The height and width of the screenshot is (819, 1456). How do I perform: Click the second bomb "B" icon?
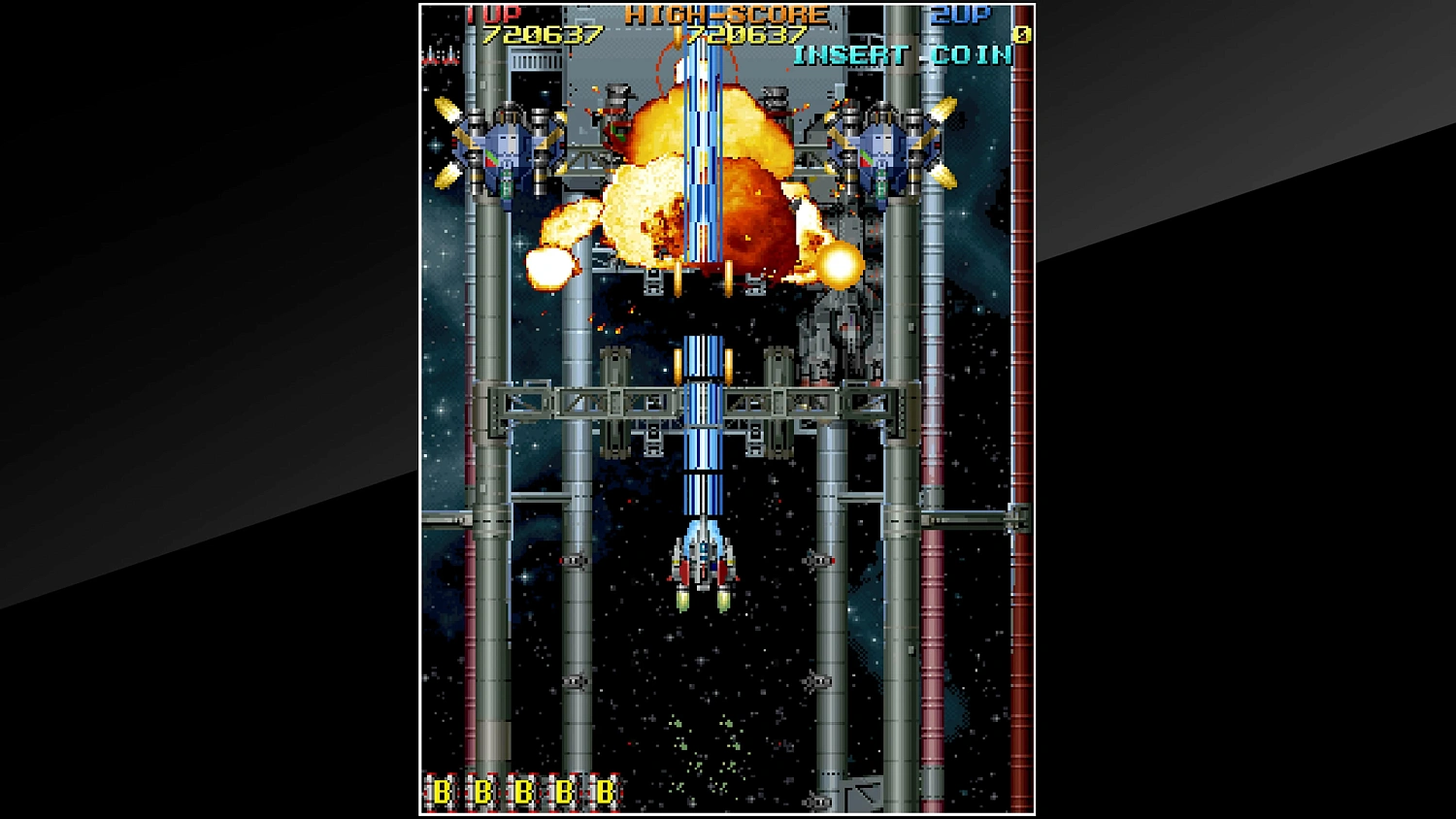pos(481,791)
